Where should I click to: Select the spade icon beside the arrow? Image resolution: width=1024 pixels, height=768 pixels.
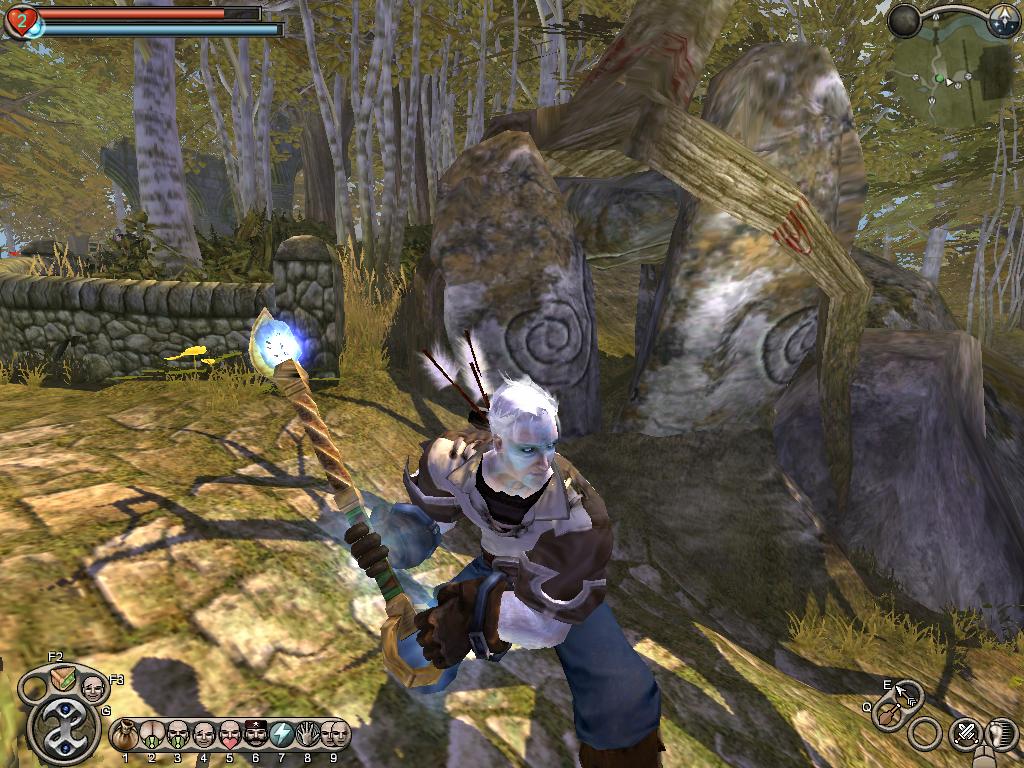coord(887,715)
